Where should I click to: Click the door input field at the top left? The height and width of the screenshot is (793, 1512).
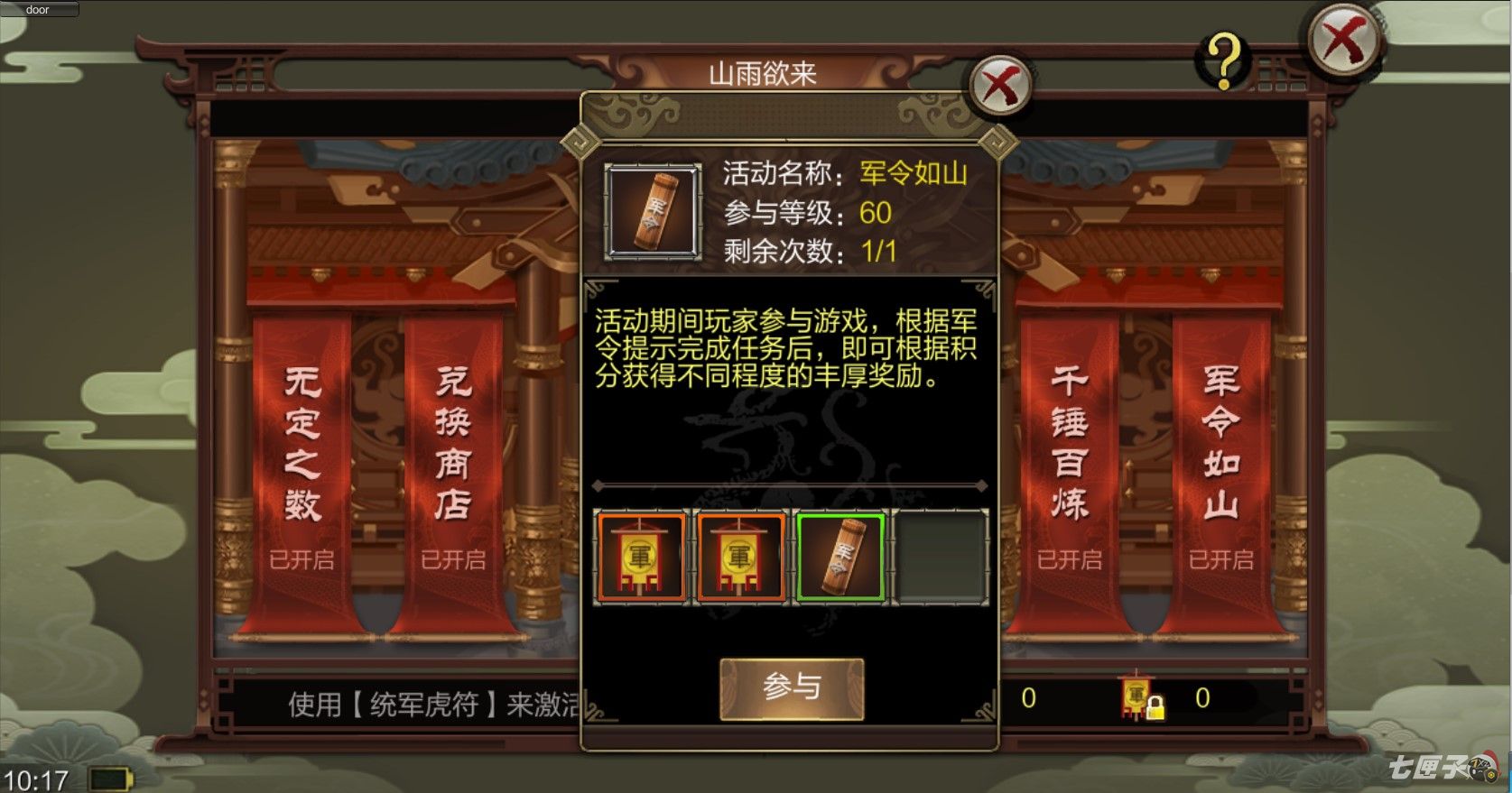40,10
